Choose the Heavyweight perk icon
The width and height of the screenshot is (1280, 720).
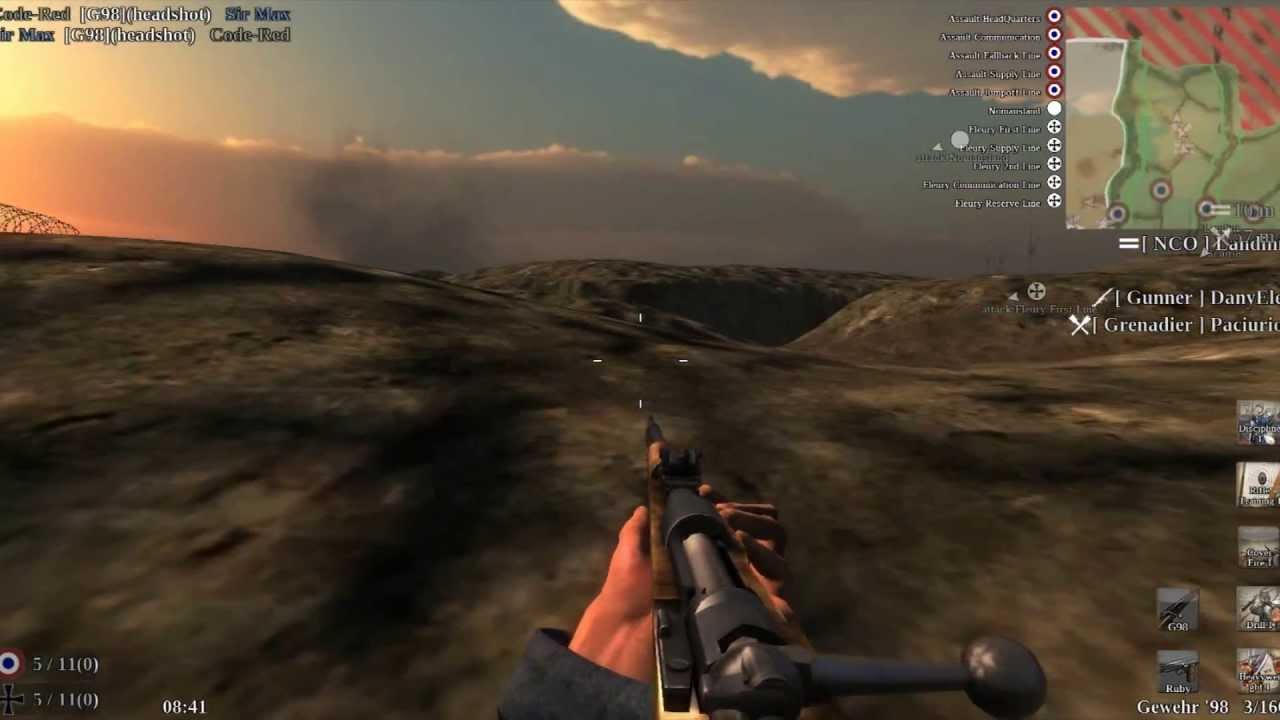[x=1258, y=670]
